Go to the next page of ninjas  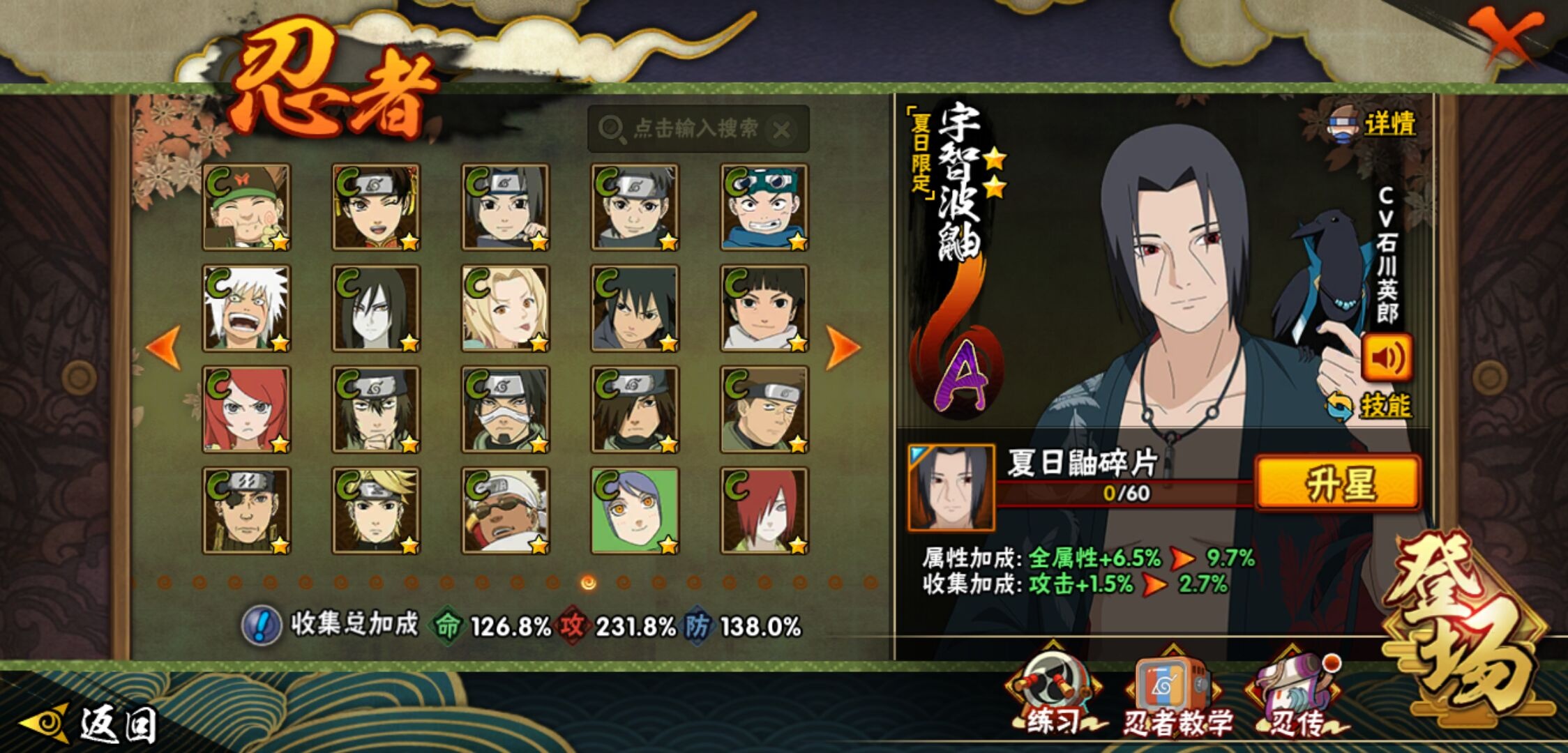[x=841, y=347]
